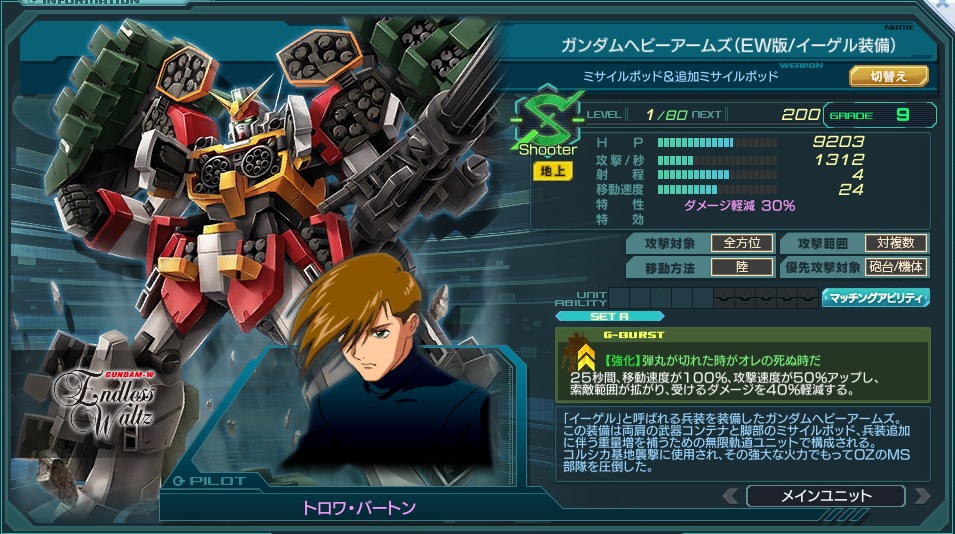Go to the next unit with right arrow
Viewport: 955px width, 534px height.
tap(921, 496)
